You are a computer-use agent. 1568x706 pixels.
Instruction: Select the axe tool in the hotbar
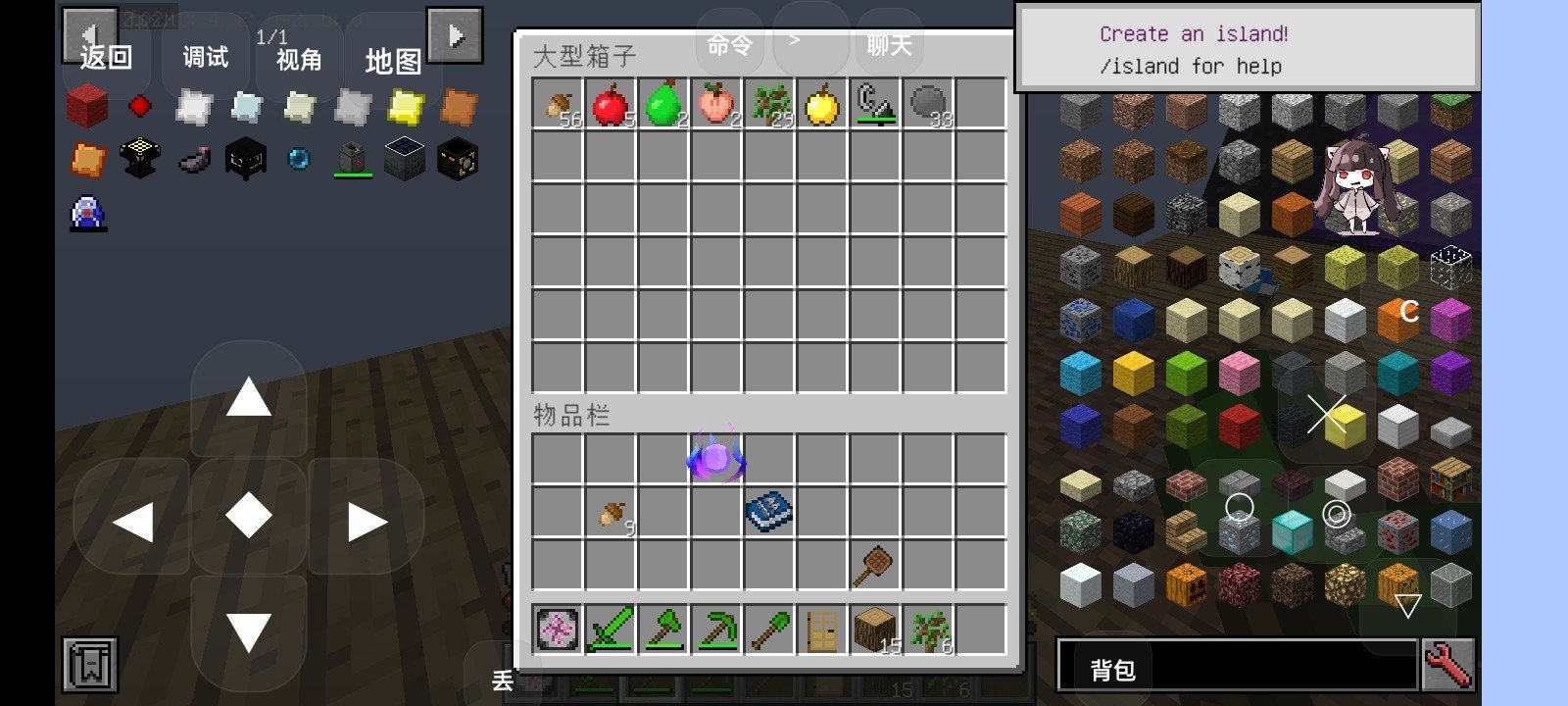tap(662, 629)
